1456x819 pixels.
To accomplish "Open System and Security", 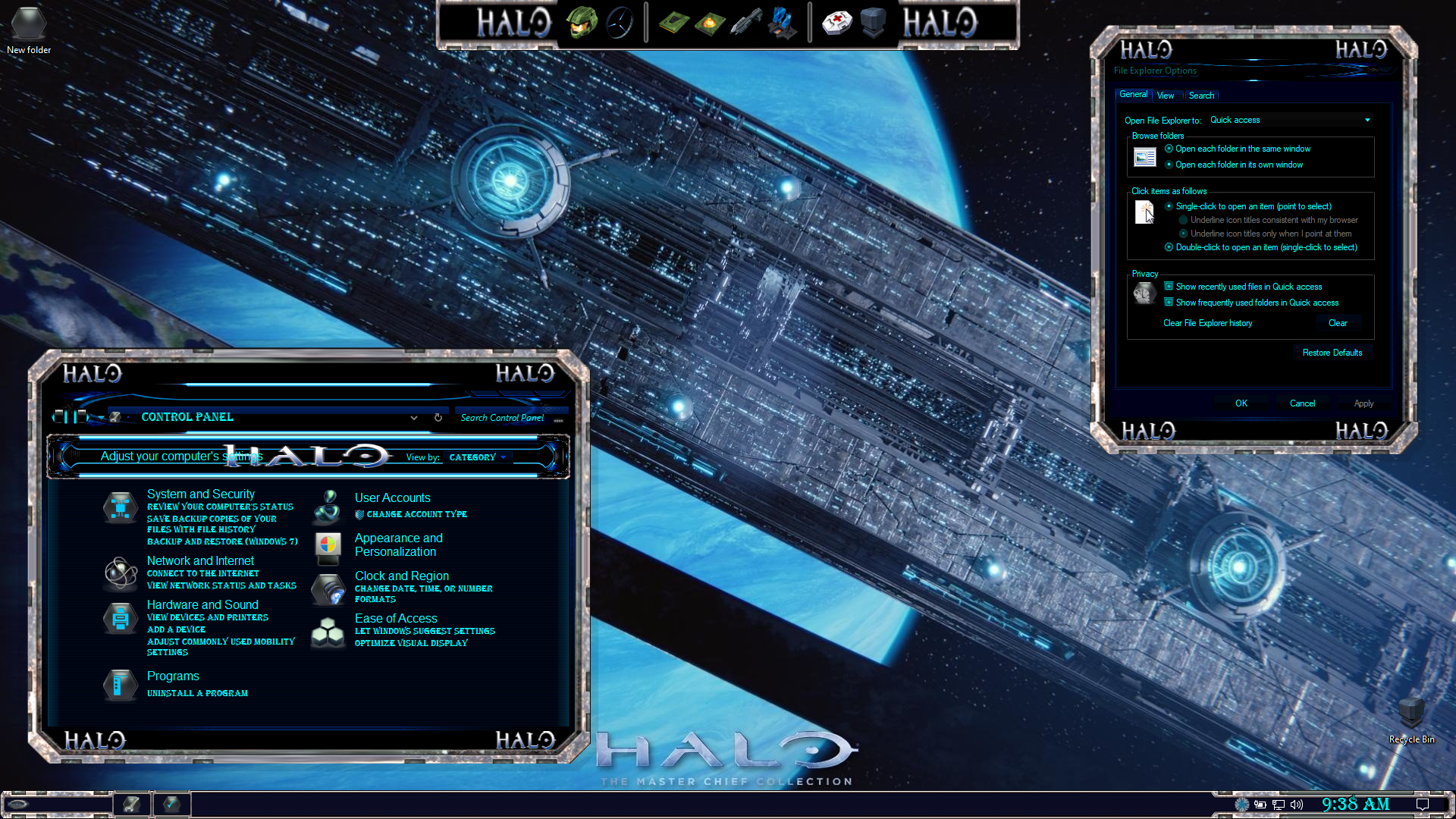I will tap(201, 494).
